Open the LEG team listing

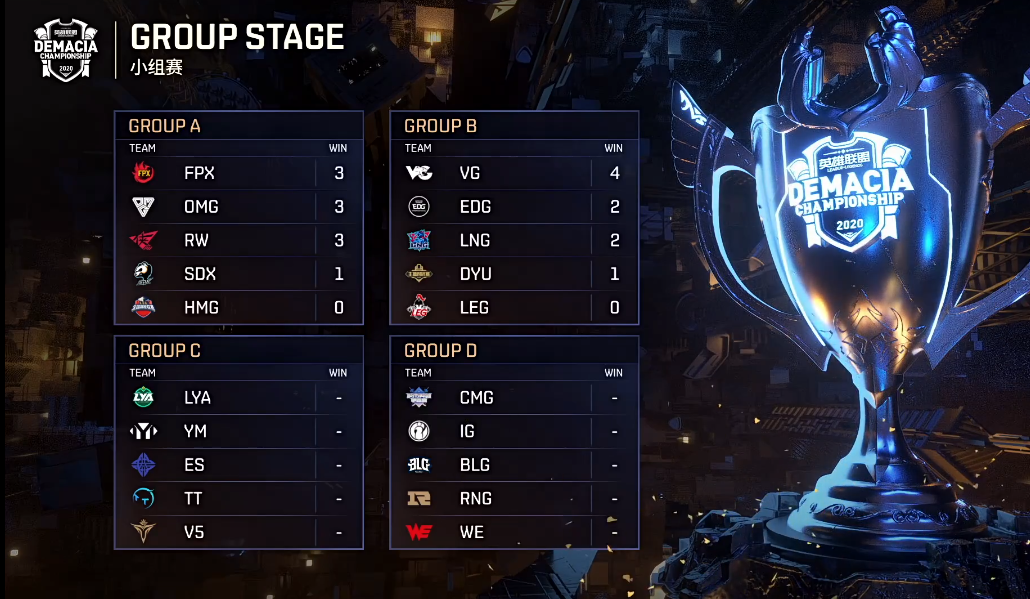tap(514, 308)
